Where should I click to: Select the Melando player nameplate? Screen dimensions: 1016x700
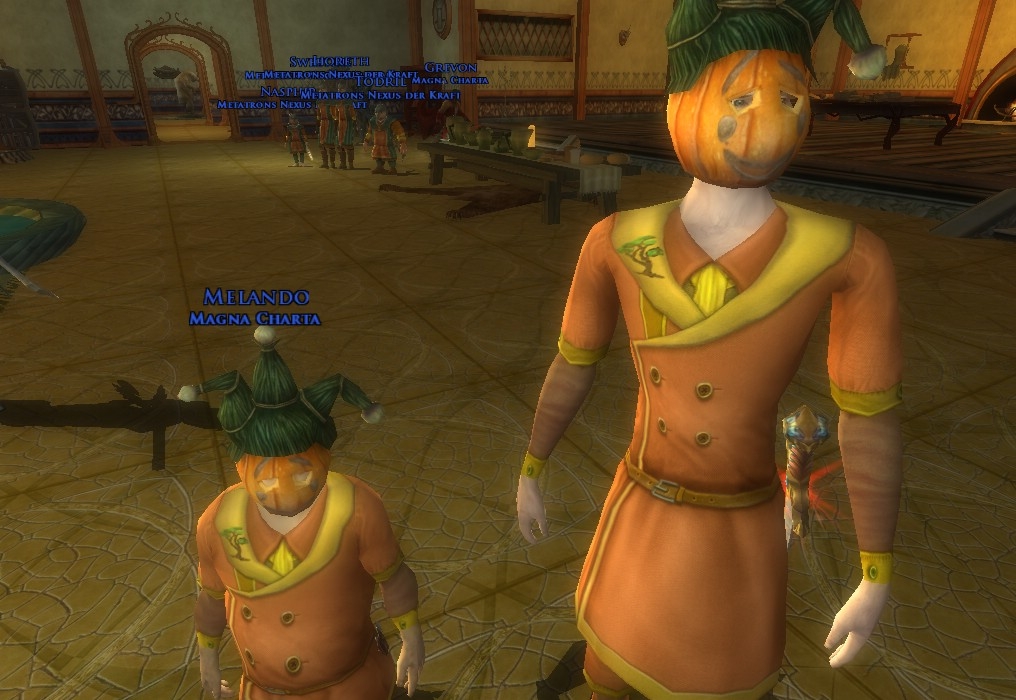[256, 297]
